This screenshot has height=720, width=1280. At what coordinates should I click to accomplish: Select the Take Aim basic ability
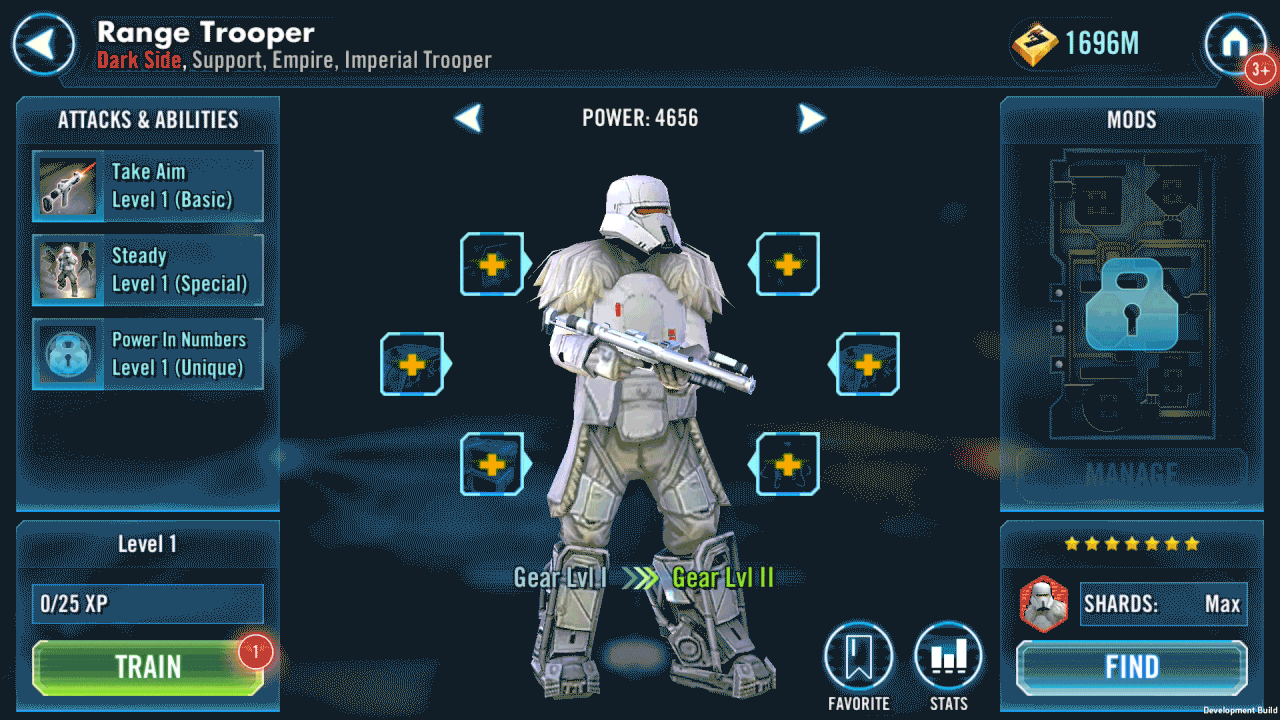click(148, 186)
